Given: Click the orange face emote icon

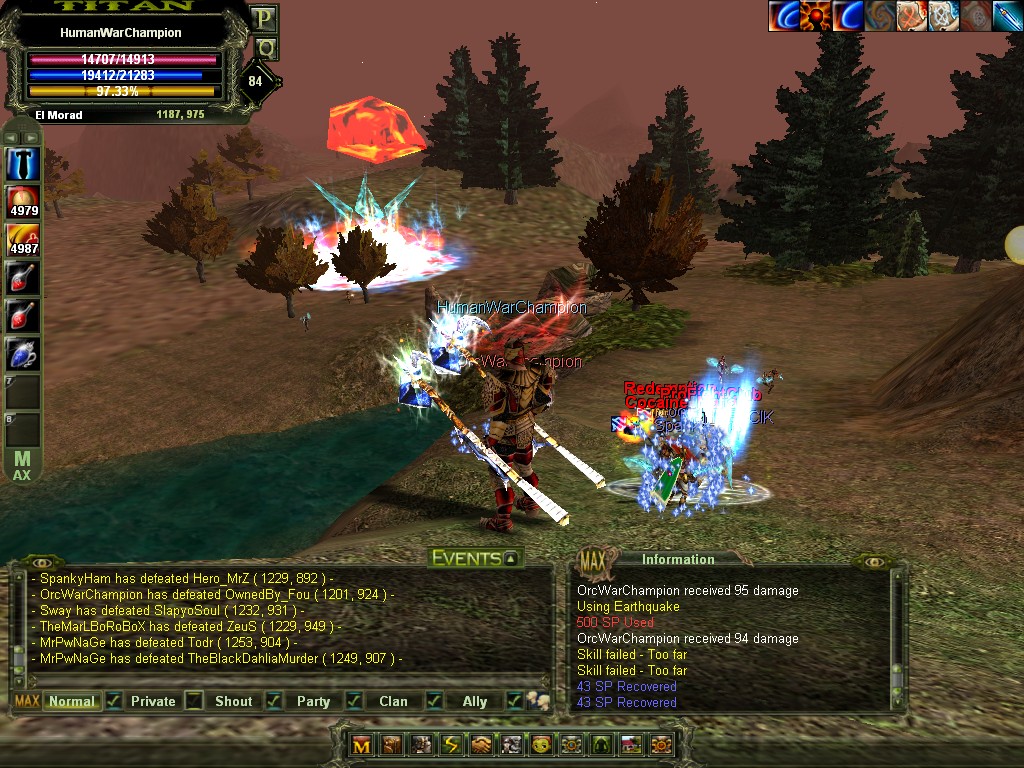Looking at the screenshot, I should (x=541, y=745).
